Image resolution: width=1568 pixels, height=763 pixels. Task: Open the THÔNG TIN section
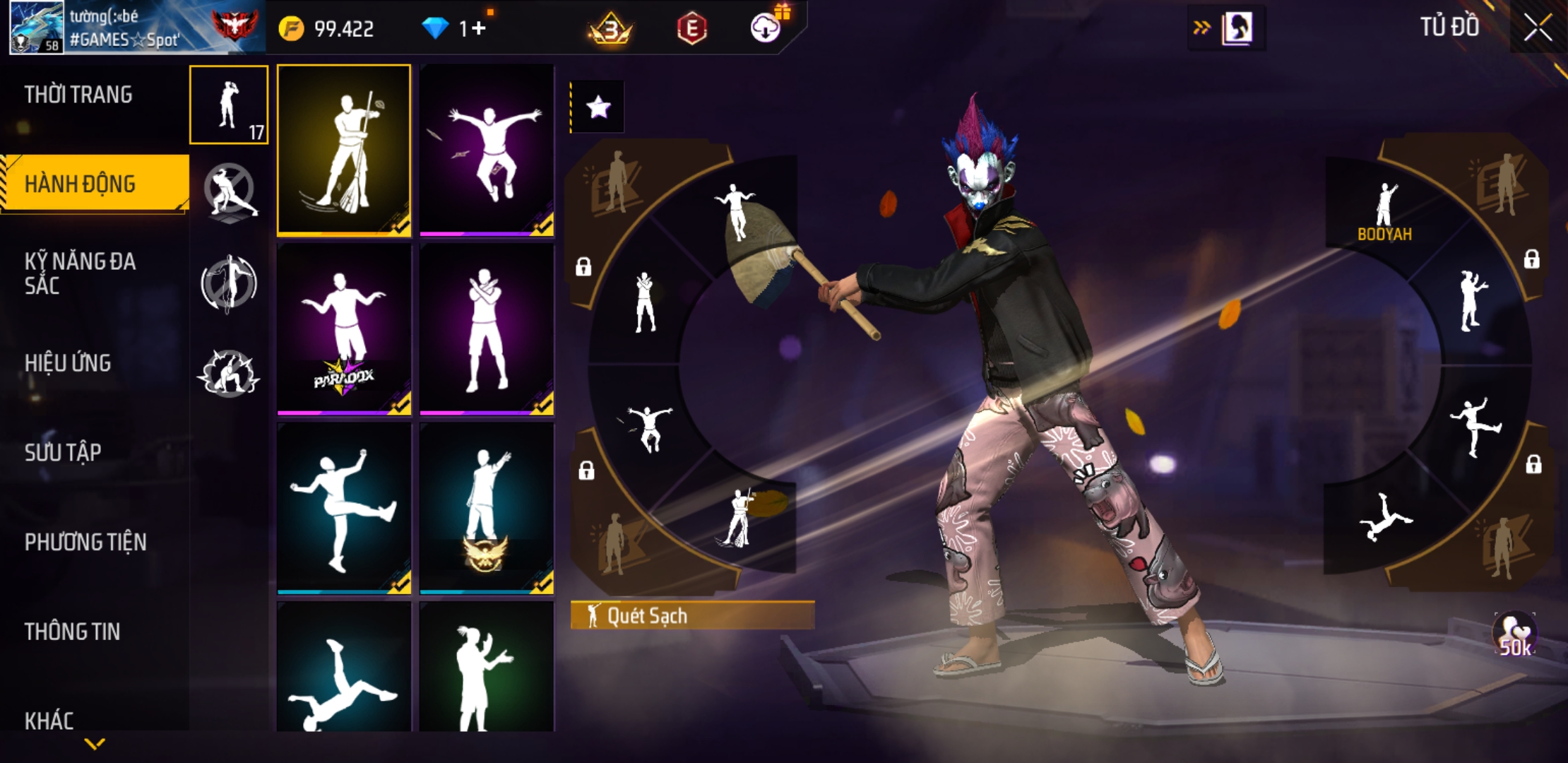coord(72,632)
